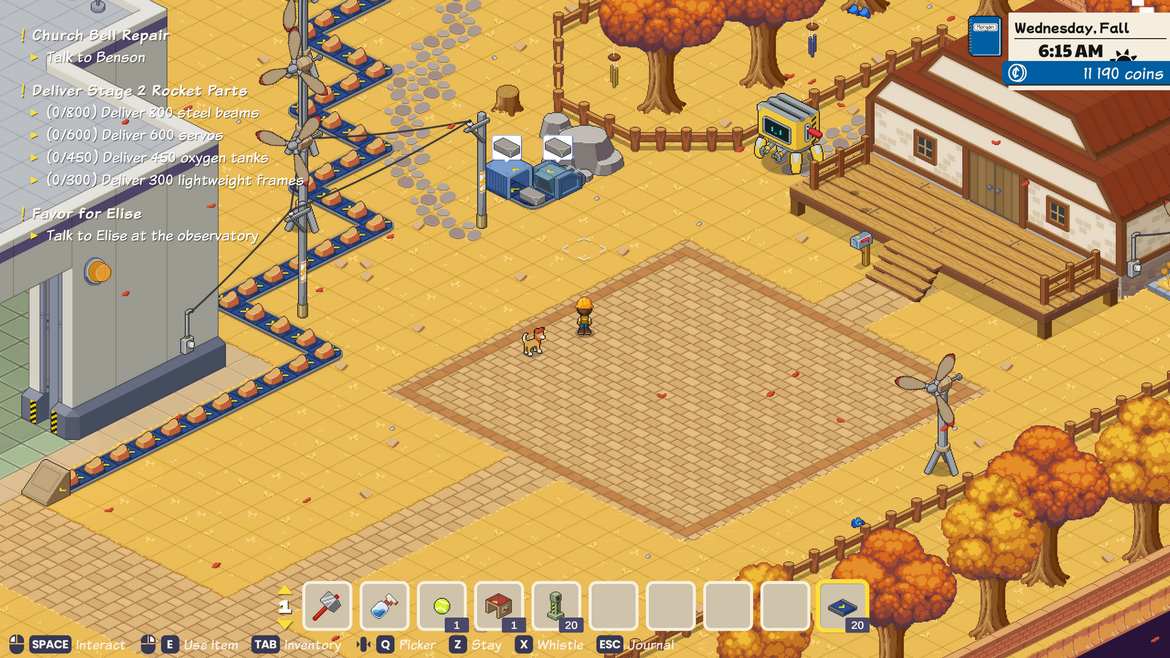Open the Church Bell Repair quest
This screenshot has width=1170, height=658.
point(100,35)
